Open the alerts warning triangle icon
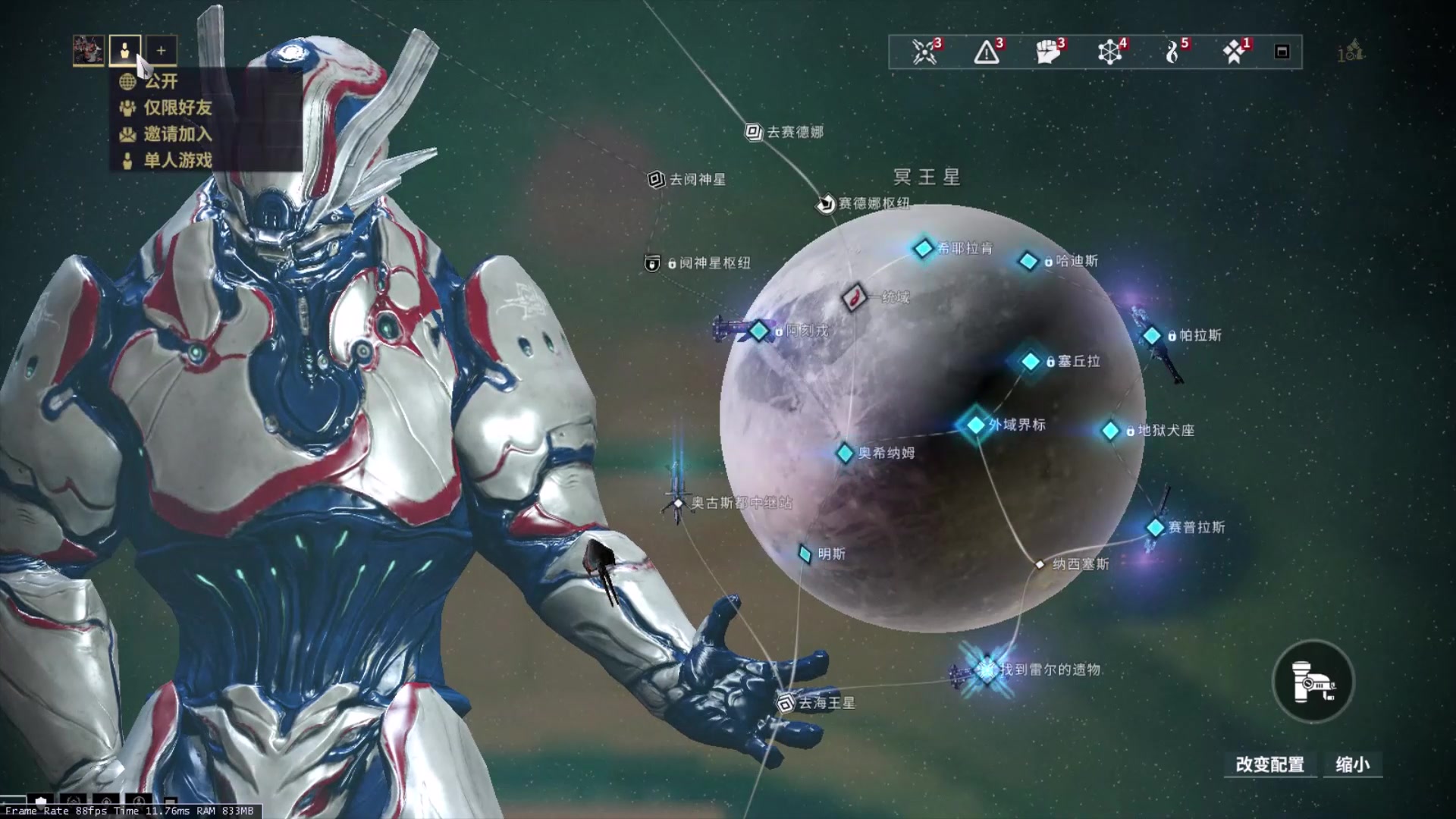The height and width of the screenshot is (819, 1456). (987, 52)
